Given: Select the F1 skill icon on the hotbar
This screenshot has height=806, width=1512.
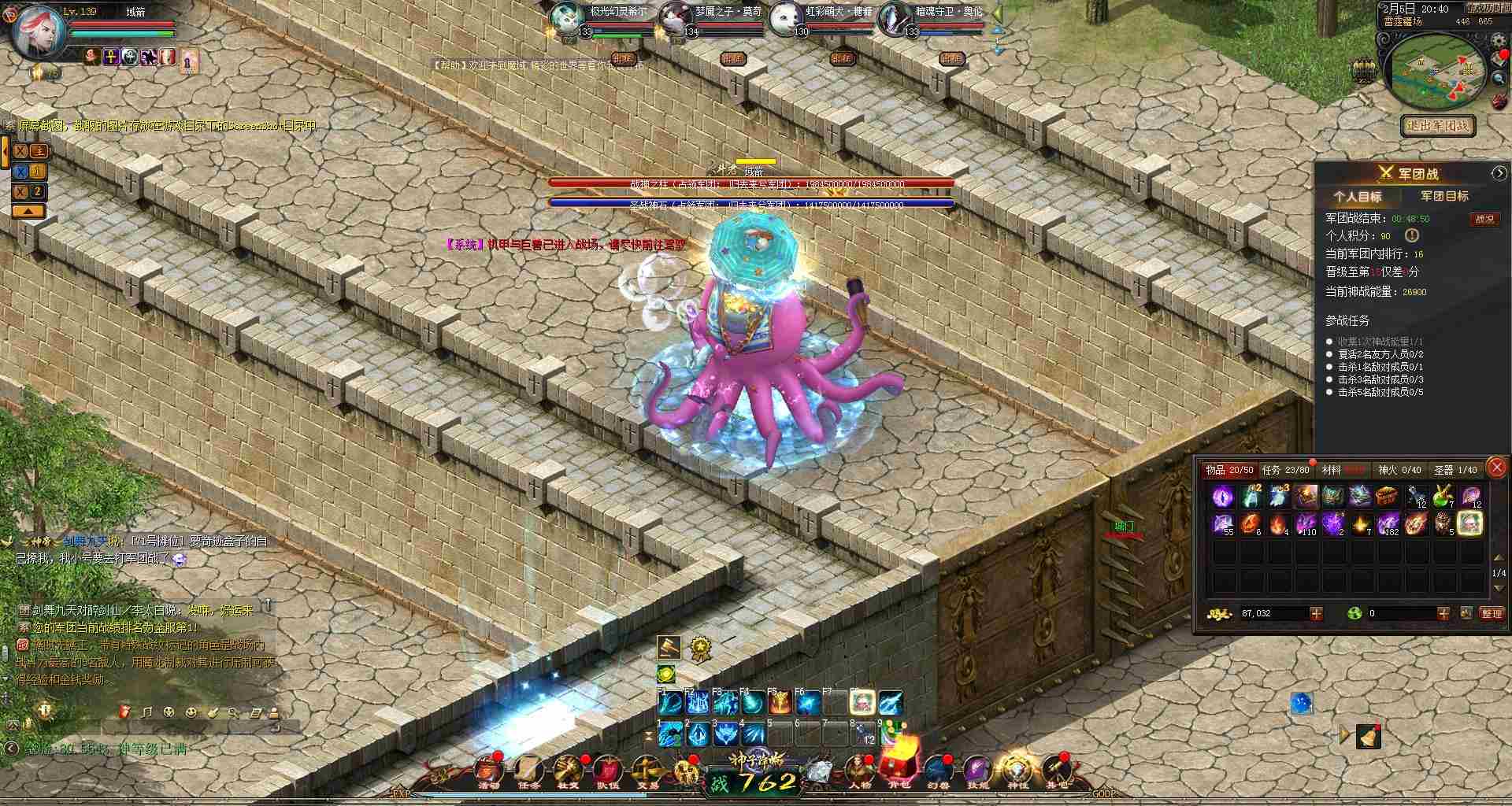Looking at the screenshot, I should pos(669,703).
